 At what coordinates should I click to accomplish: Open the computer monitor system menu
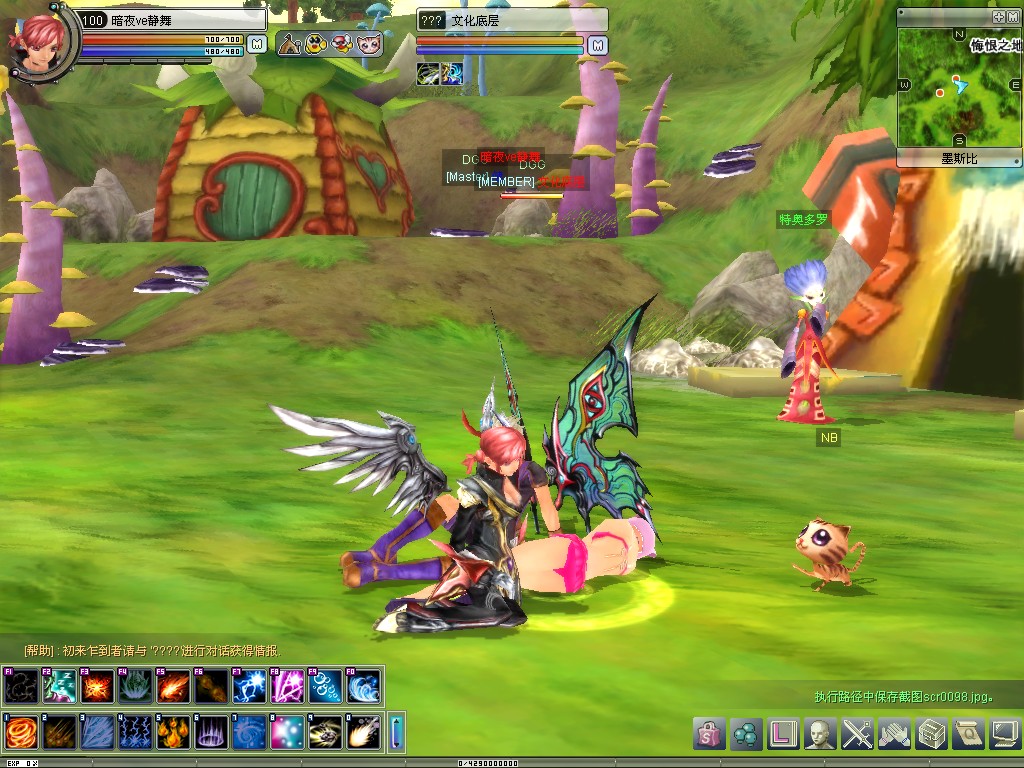1004,733
